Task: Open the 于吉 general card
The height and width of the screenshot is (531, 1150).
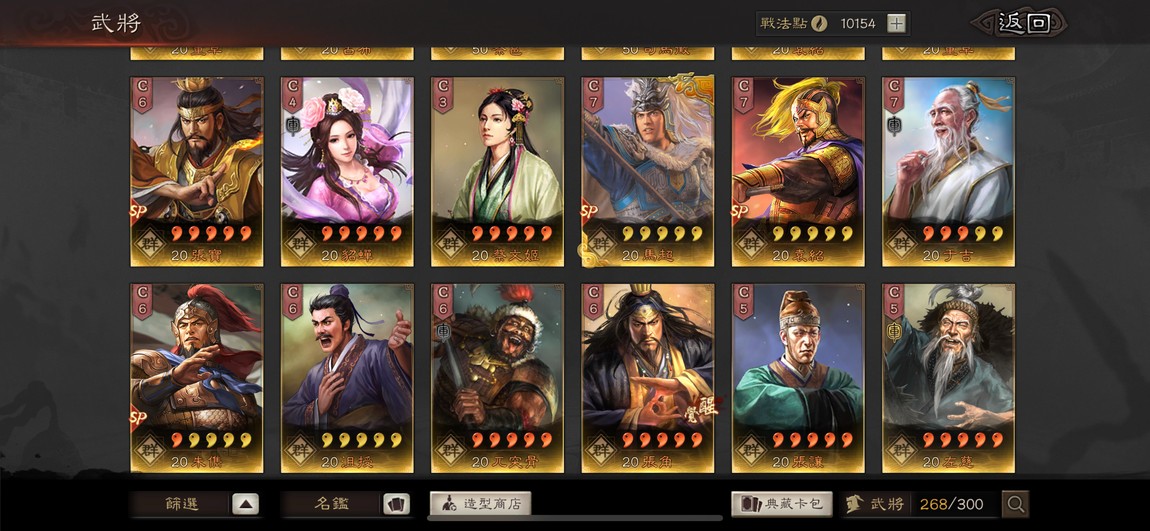Action: [948, 171]
